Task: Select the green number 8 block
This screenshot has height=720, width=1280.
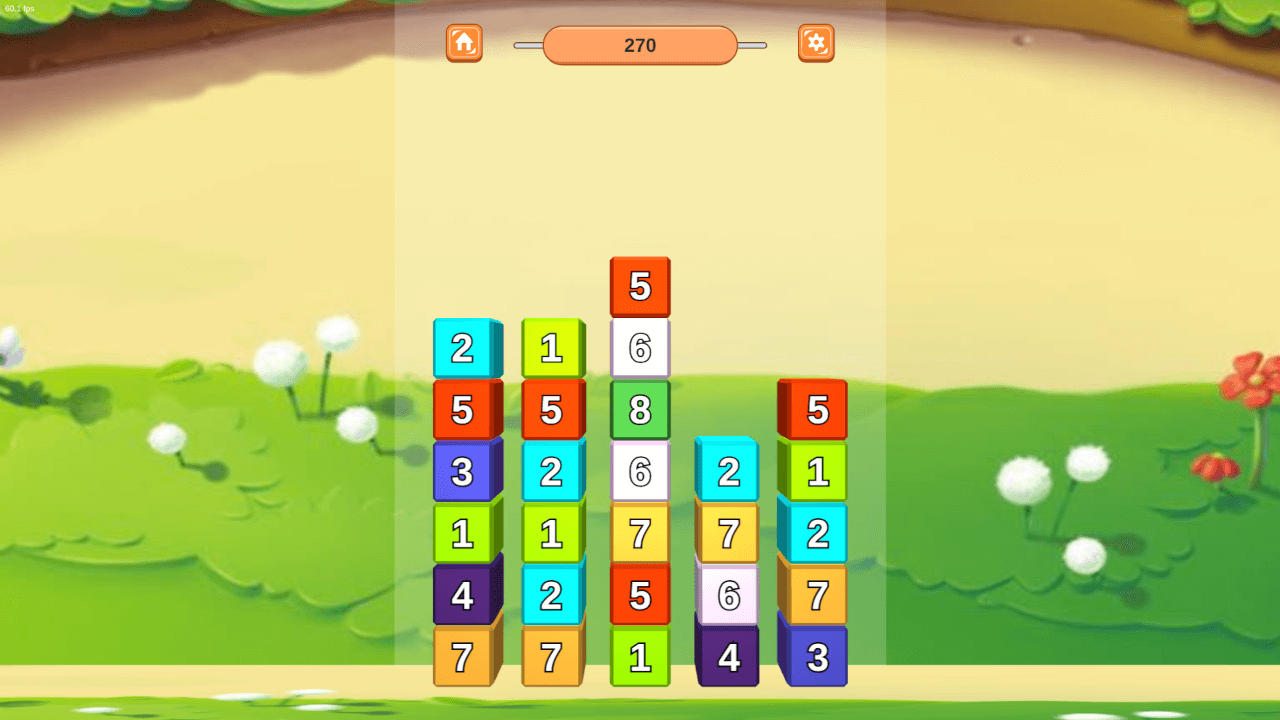Action: (640, 410)
